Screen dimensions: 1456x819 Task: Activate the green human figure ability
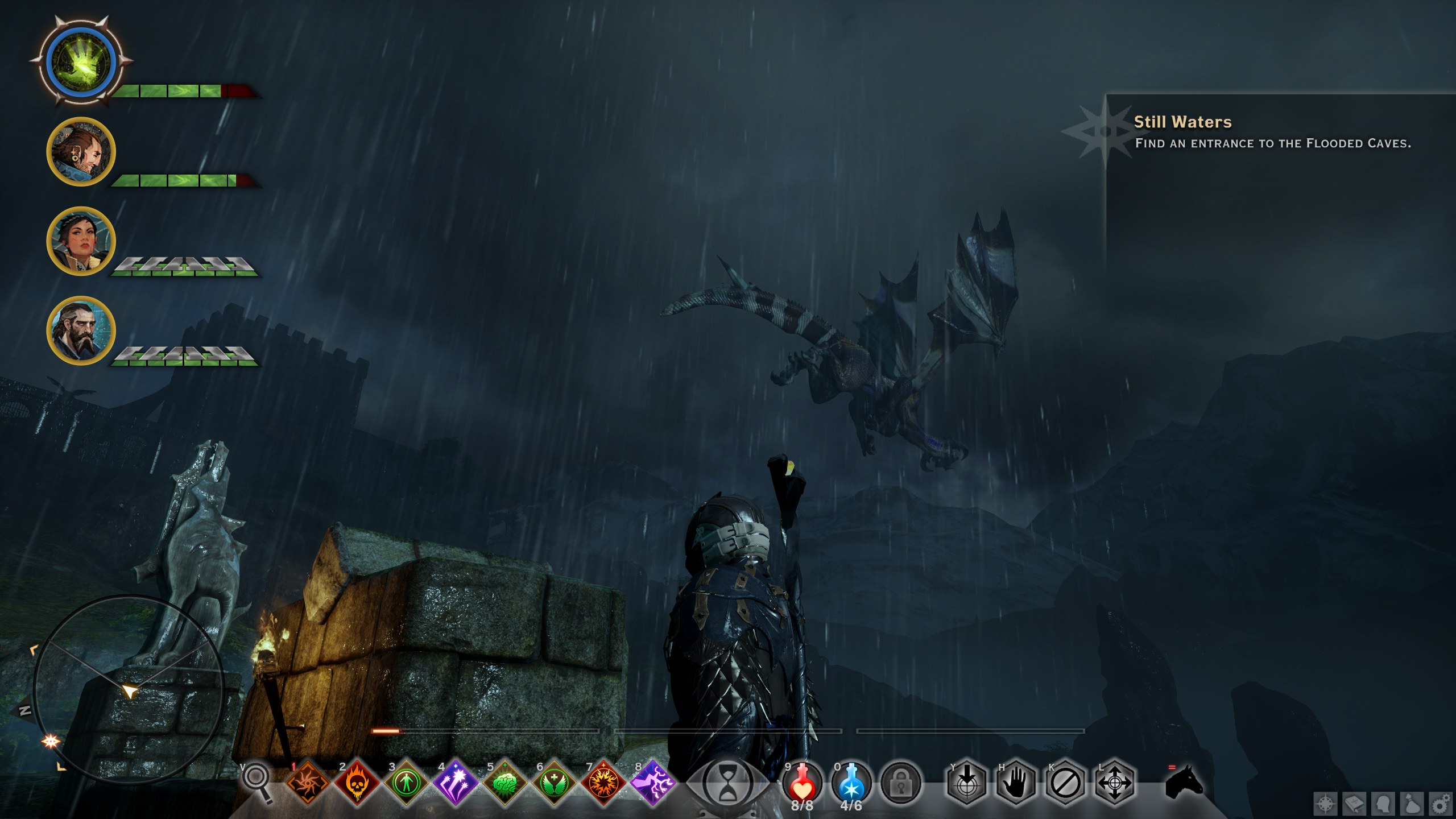[406, 783]
